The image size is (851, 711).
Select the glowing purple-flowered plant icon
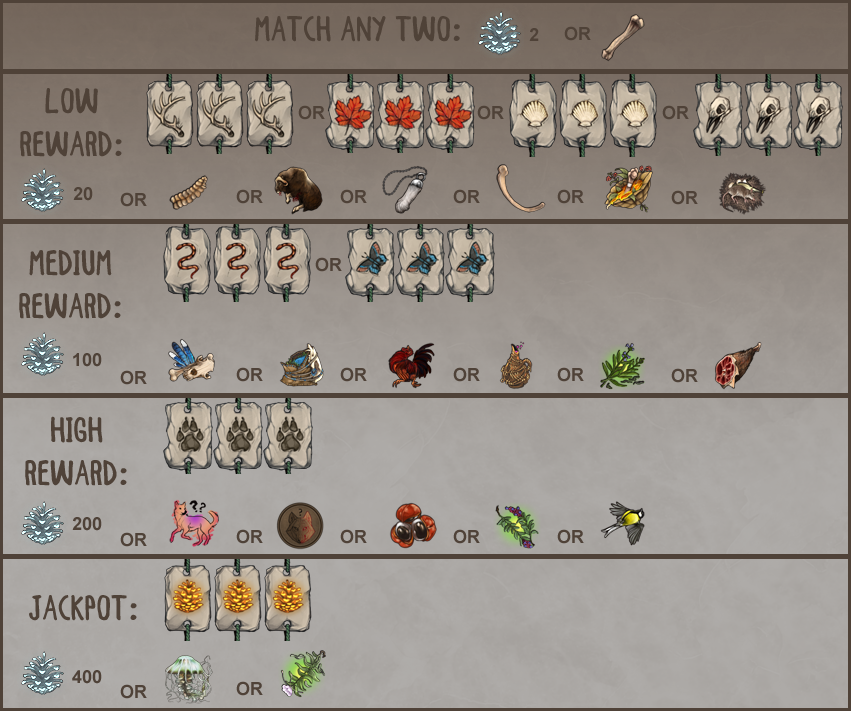518,525
